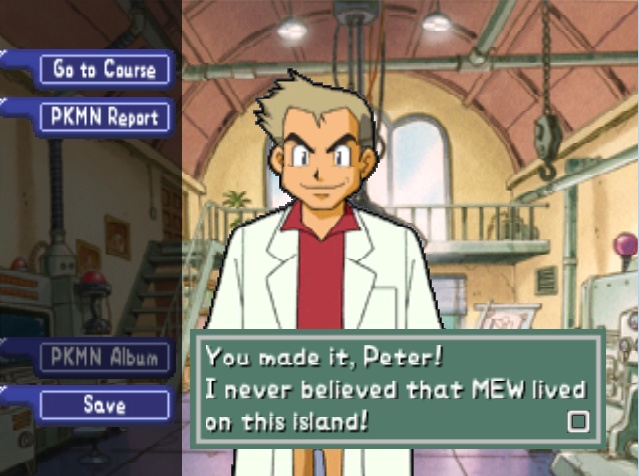Click the Save menu button

tap(104, 405)
